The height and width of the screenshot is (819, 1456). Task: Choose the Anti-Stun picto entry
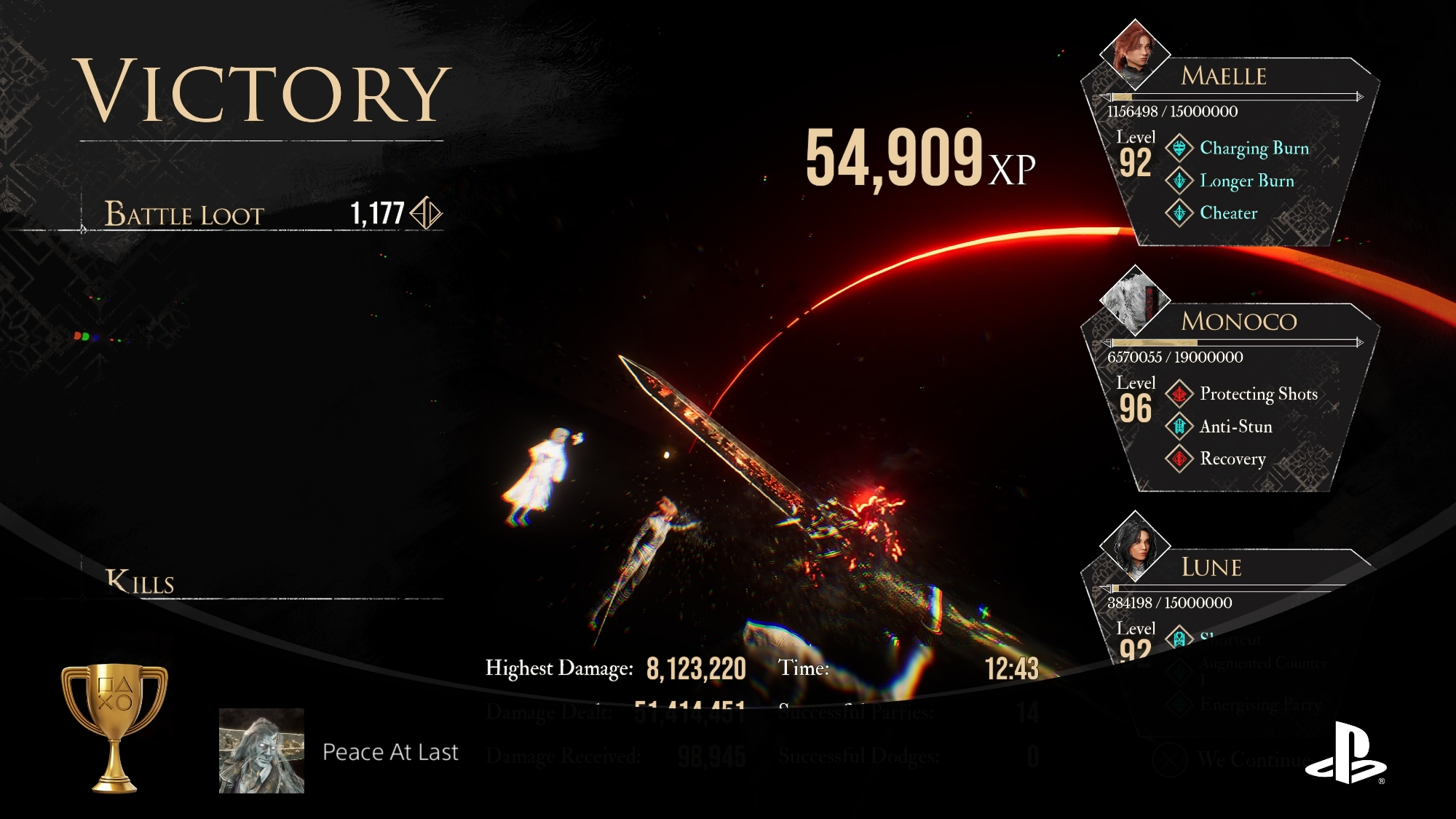[x=1235, y=427]
